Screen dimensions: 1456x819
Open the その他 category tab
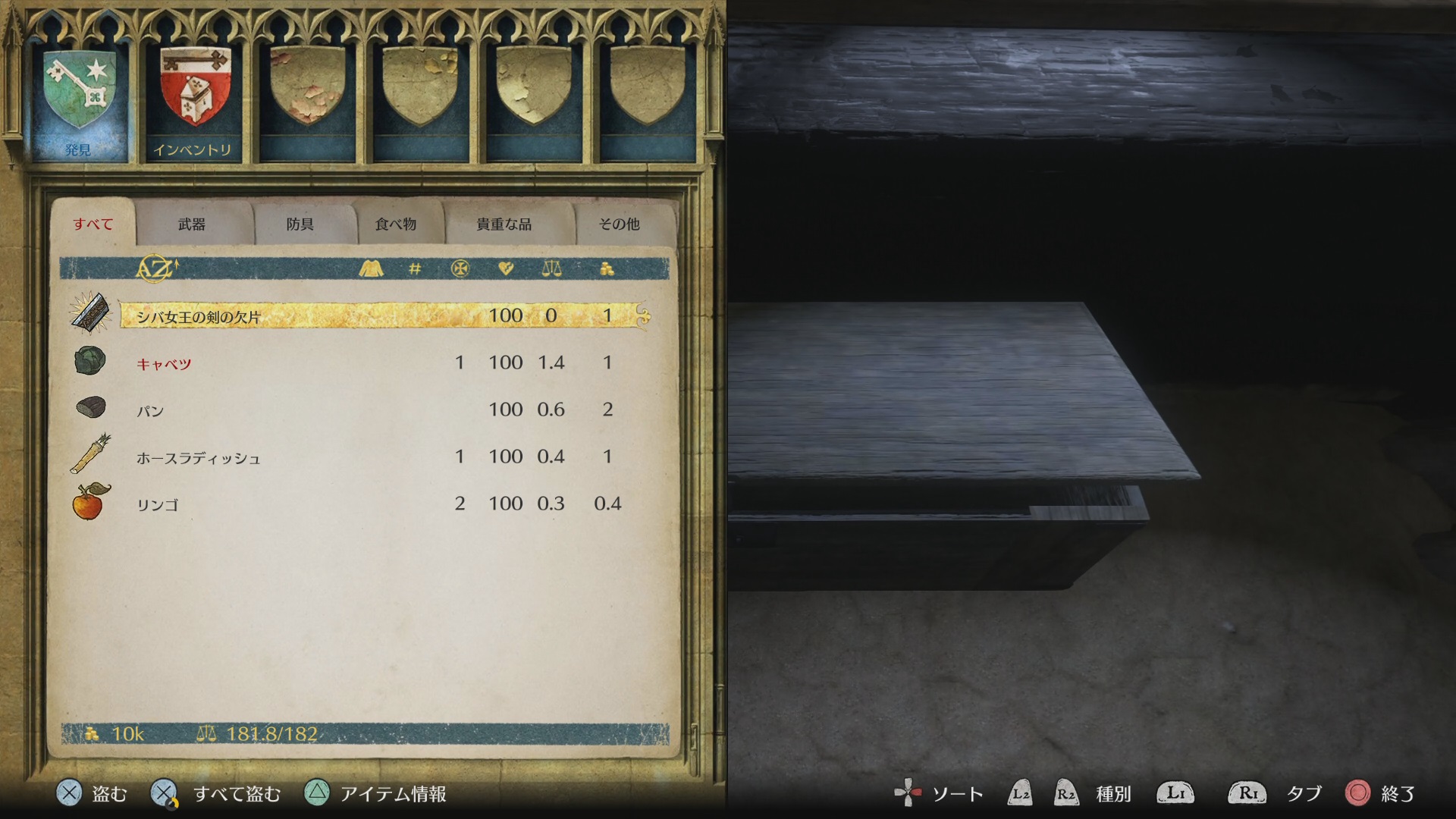click(619, 224)
